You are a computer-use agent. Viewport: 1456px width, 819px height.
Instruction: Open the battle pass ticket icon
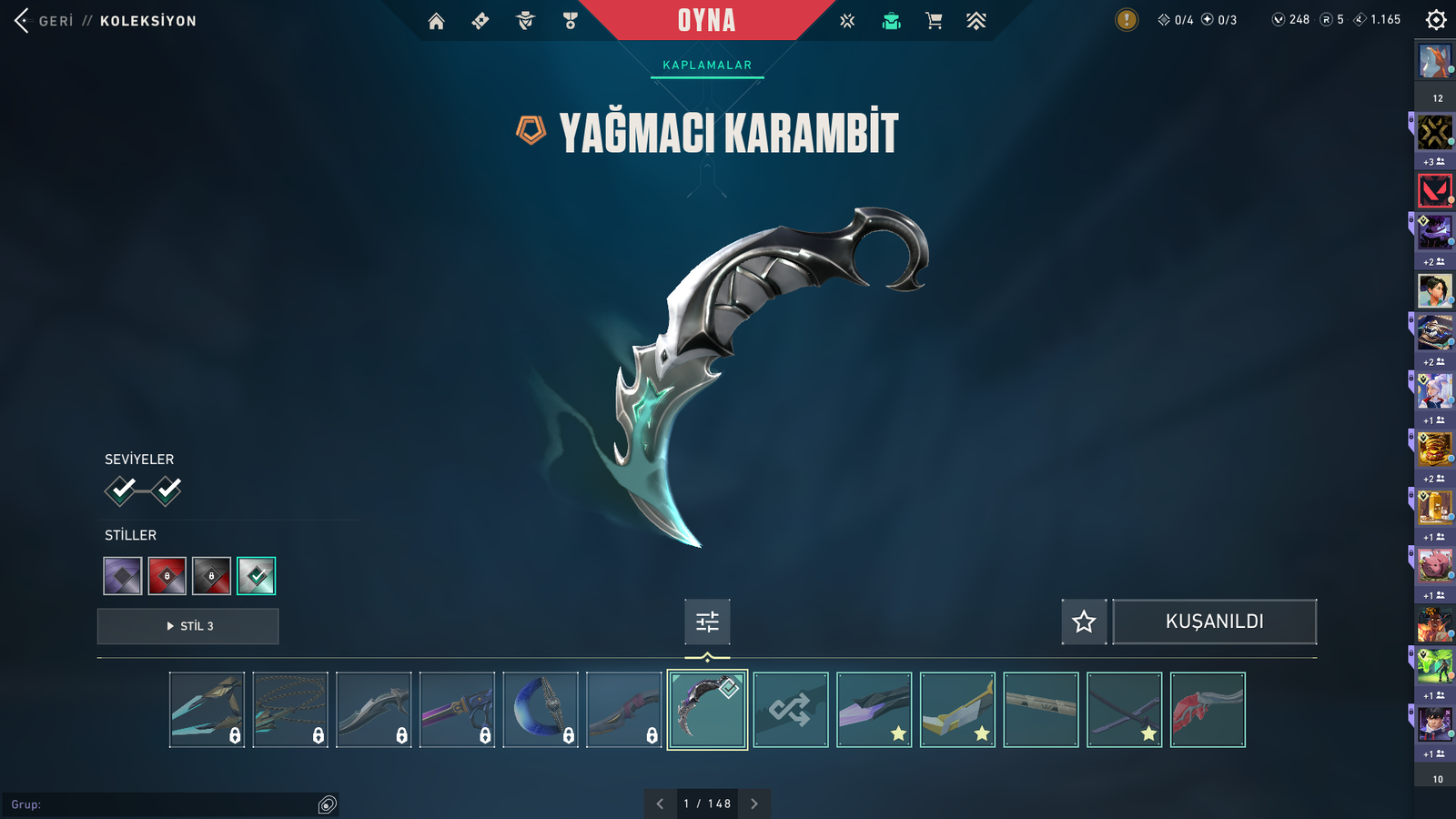pos(480,21)
